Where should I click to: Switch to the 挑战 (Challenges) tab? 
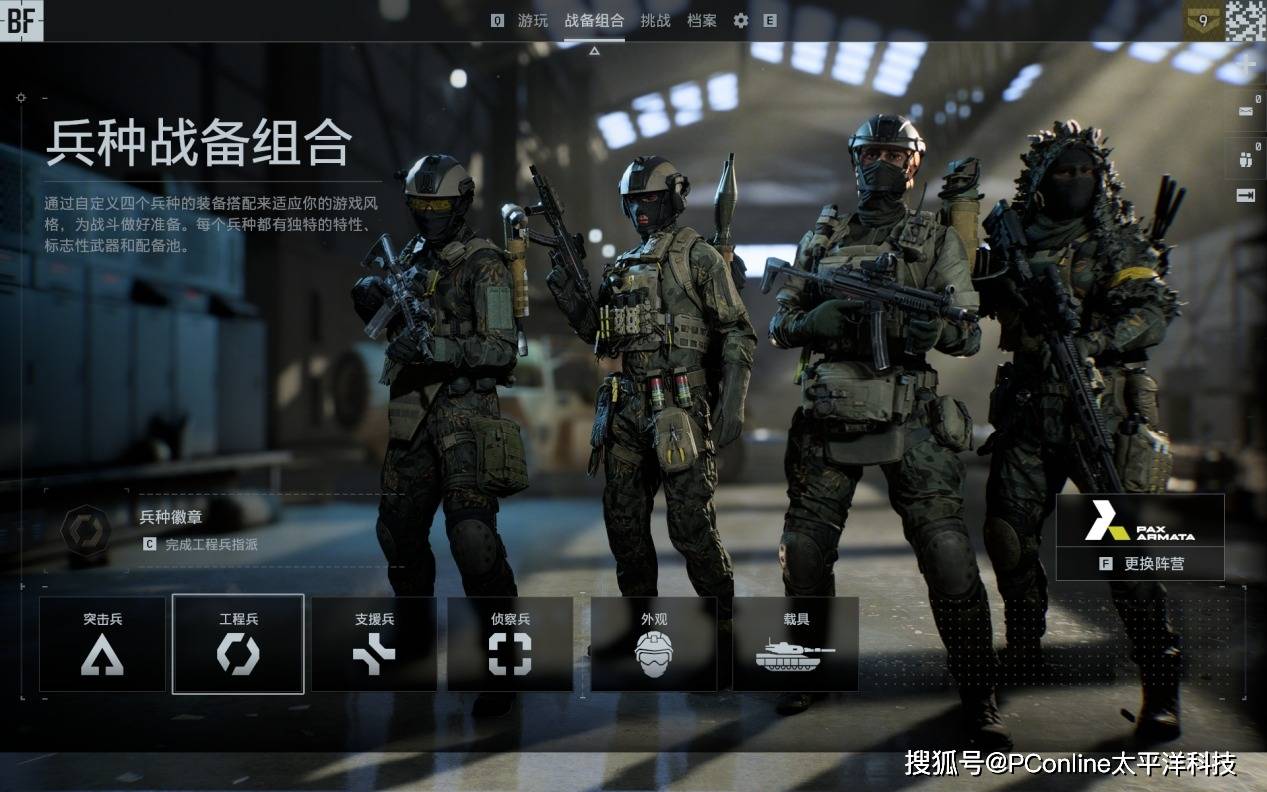point(655,21)
